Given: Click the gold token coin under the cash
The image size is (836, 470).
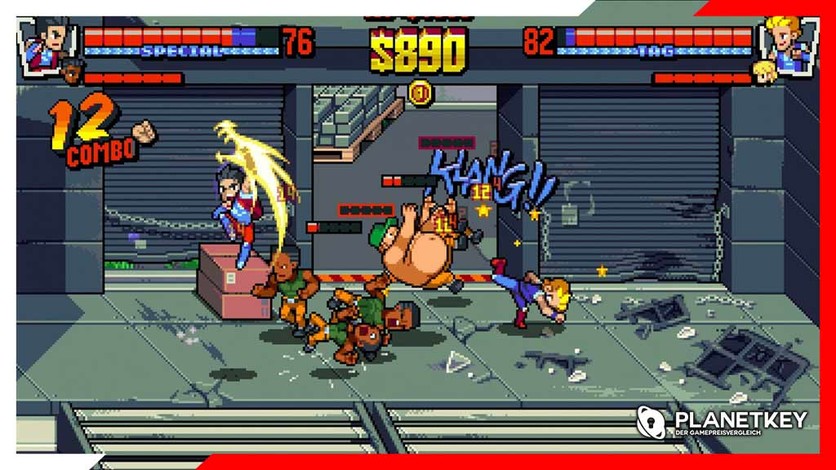Looking at the screenshot, I should [x=418, y=95].
